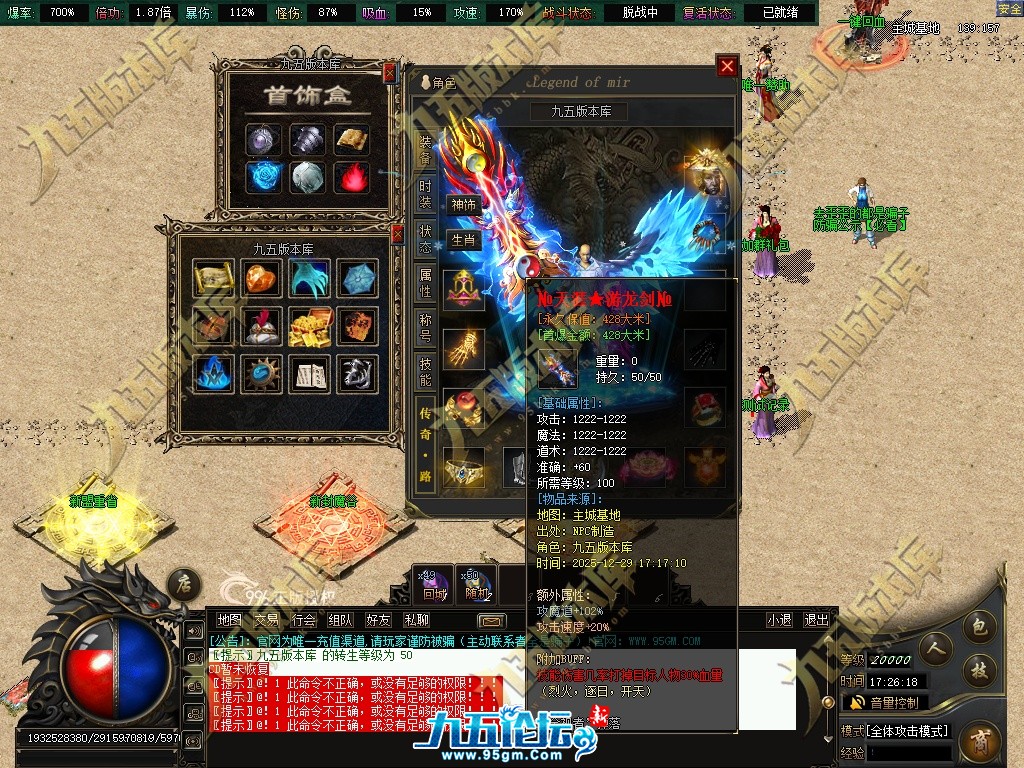Open the 属性 attributes tab

click(425, 283)
